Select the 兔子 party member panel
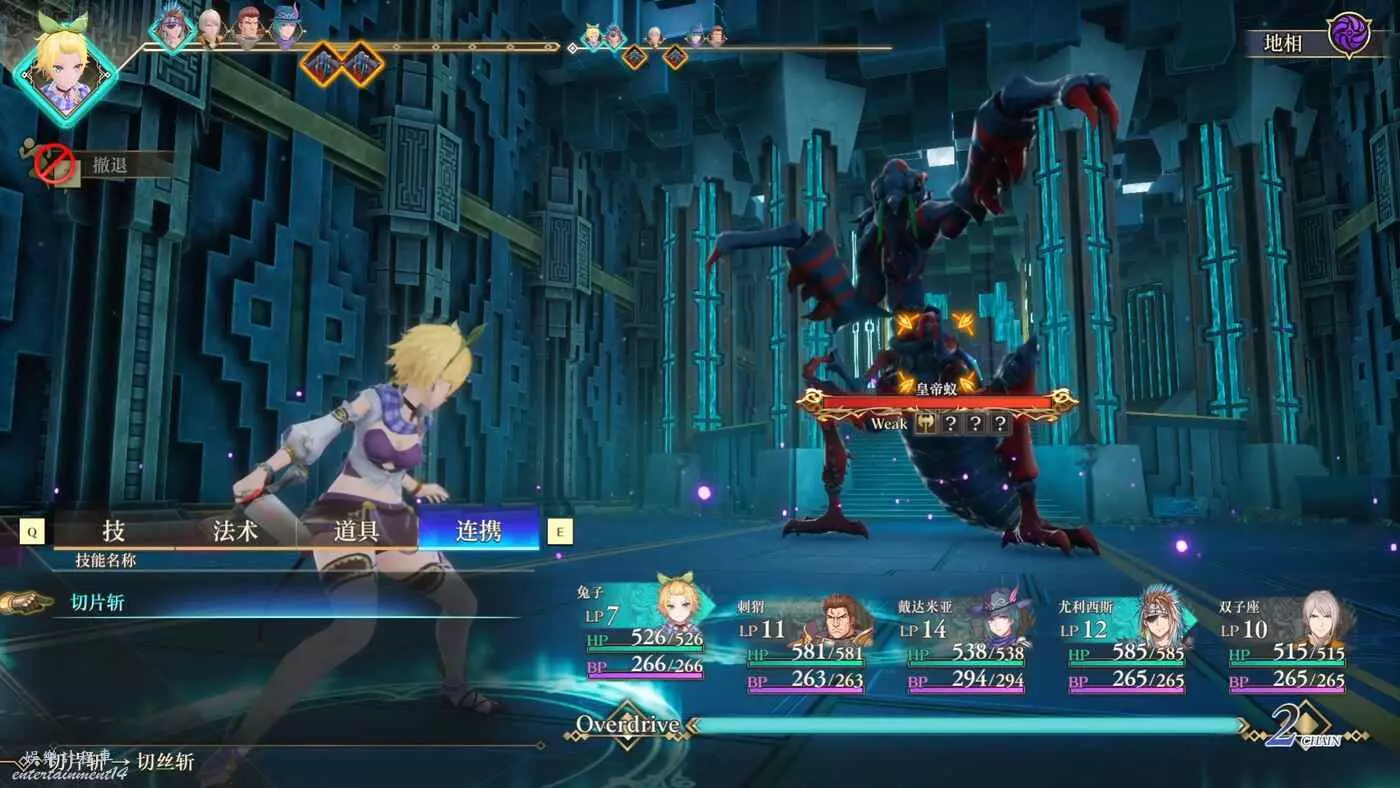 click(644, 635)
